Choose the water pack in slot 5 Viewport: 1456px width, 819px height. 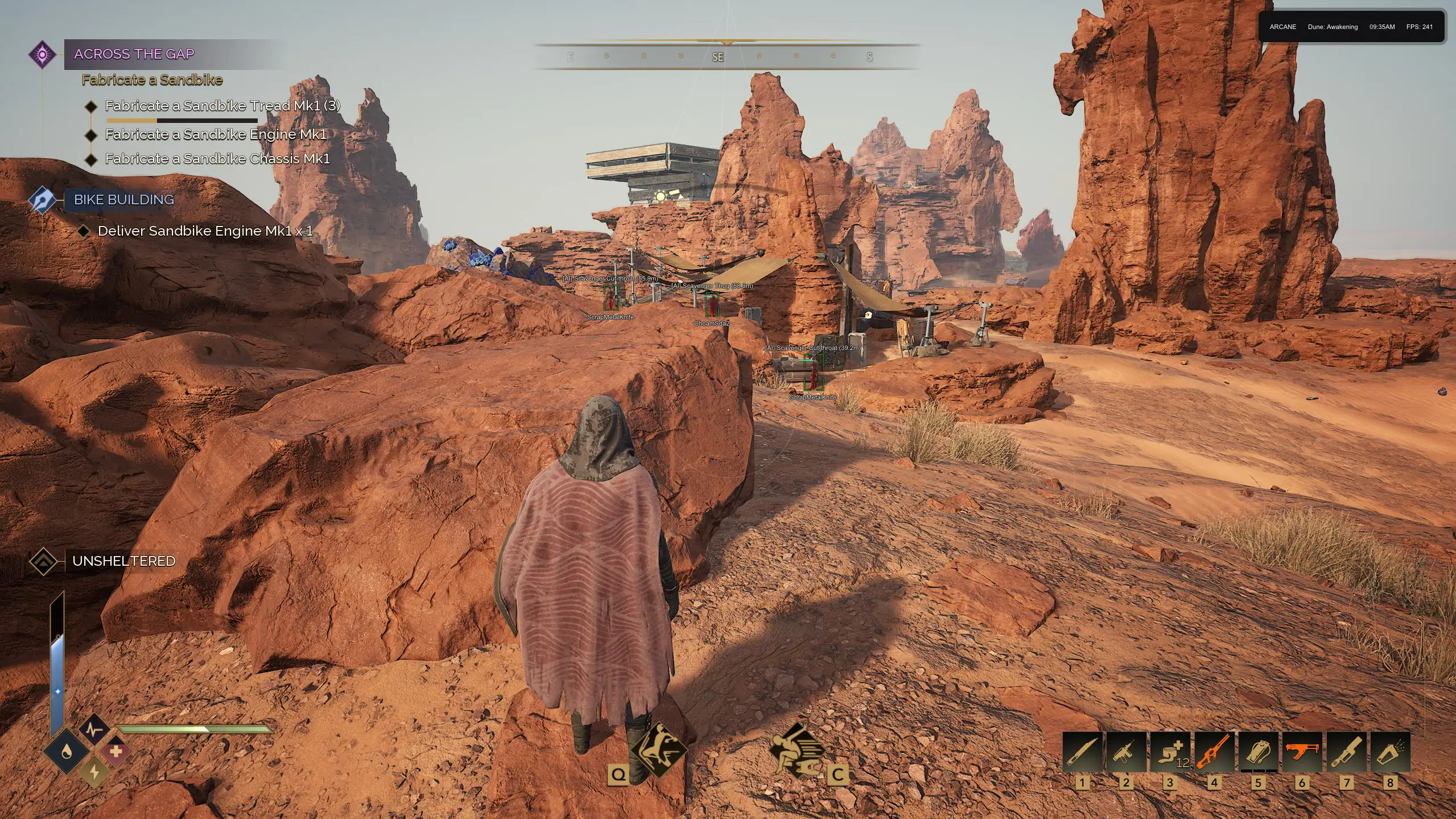[1258, 752]
